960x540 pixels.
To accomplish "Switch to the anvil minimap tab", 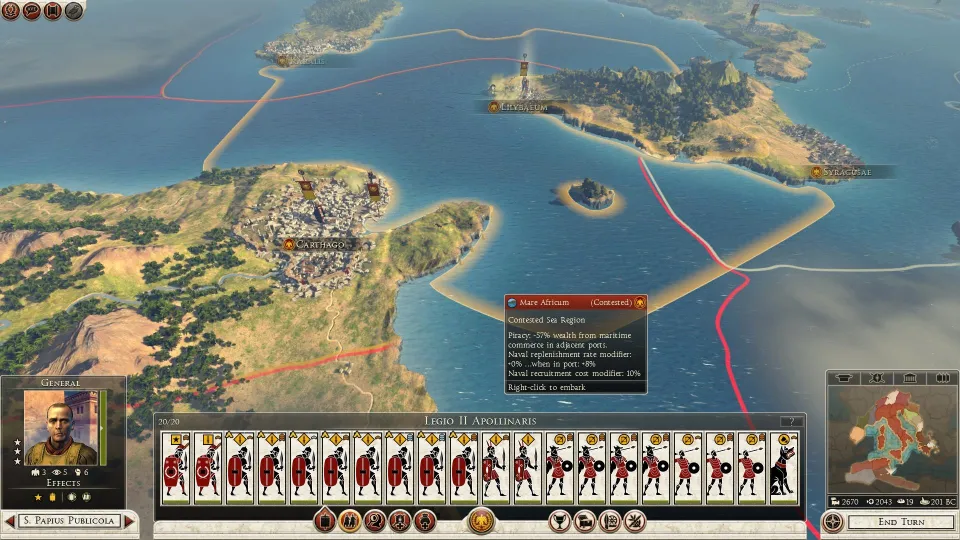I will tap(845, 378).
